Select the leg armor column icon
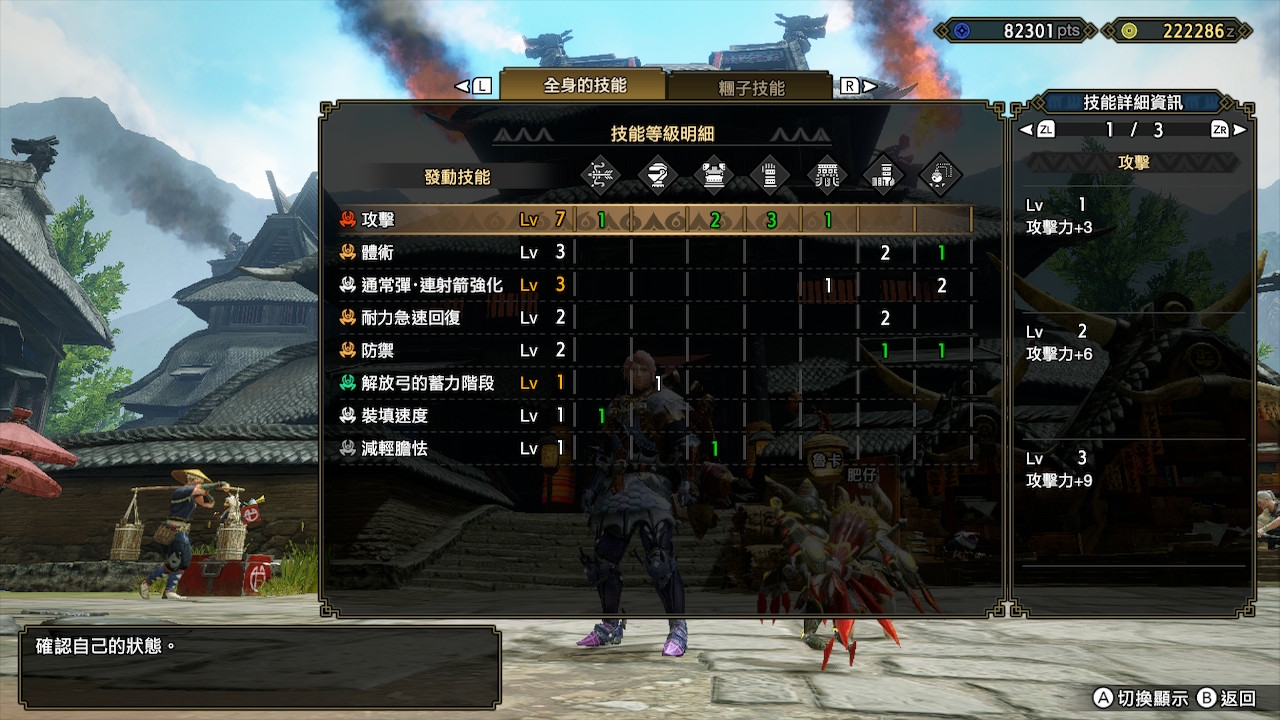This screenshot has height=720, width=1280. [884, 175]
